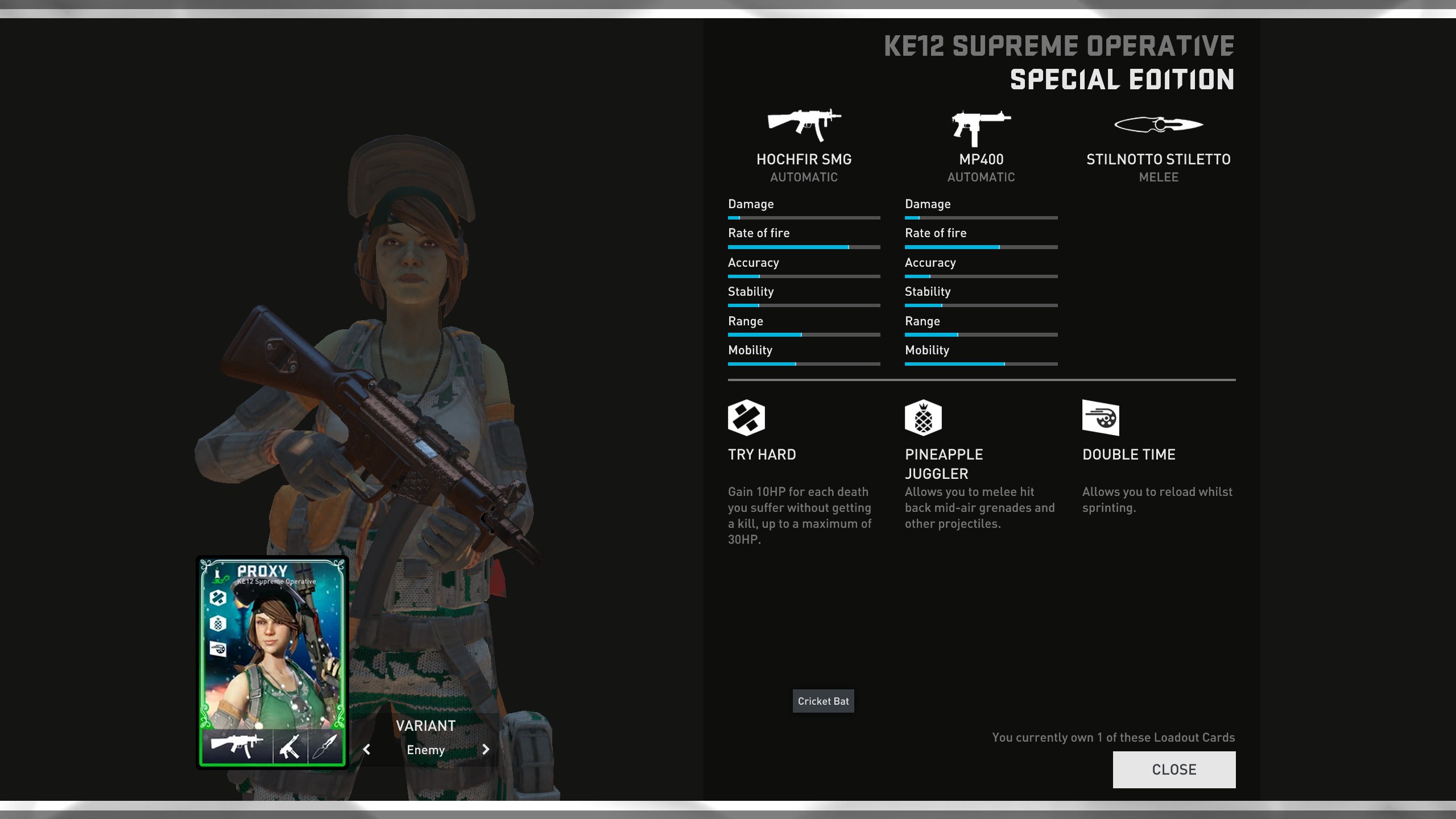Close the loadout card details
The image size is (1456, 819).
click(1174, 770)
